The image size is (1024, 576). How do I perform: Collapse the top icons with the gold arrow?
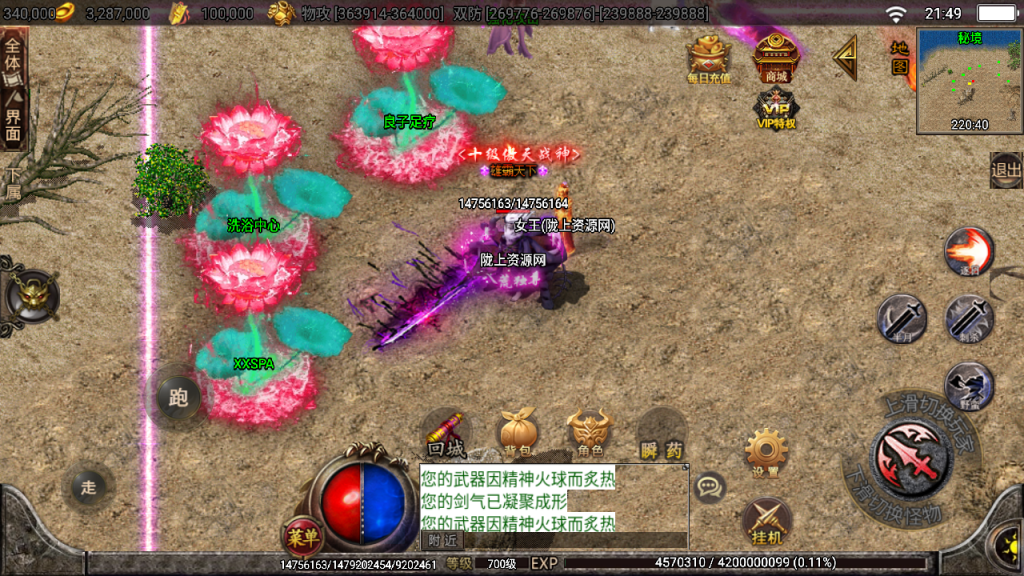[x=845, y=58]
